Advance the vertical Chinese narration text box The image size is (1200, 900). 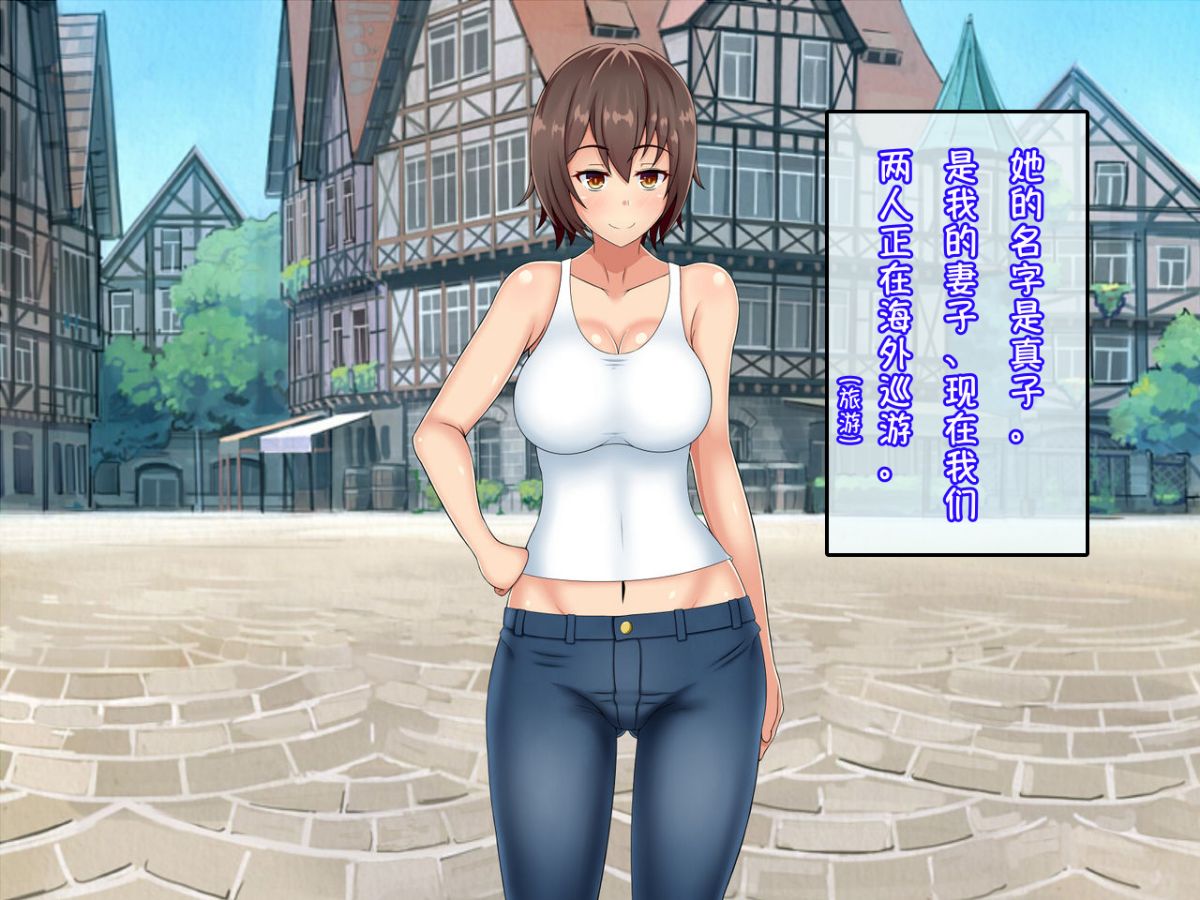(x=956, y=333)
